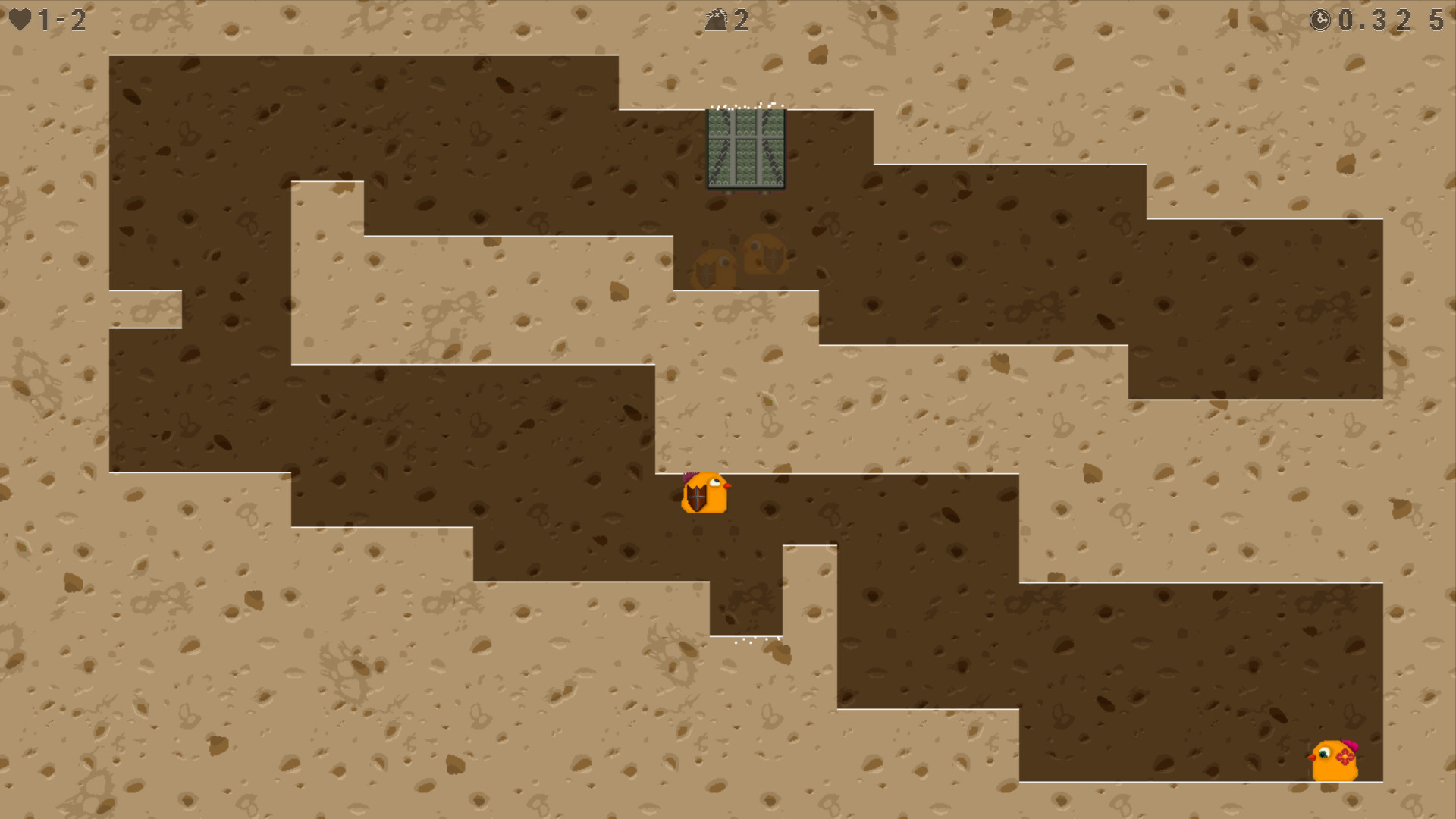The width and height of the screenshot is (1456, 819).
Task: Click the narrow gap in the left wall
Action: click(x=144, y=309)
